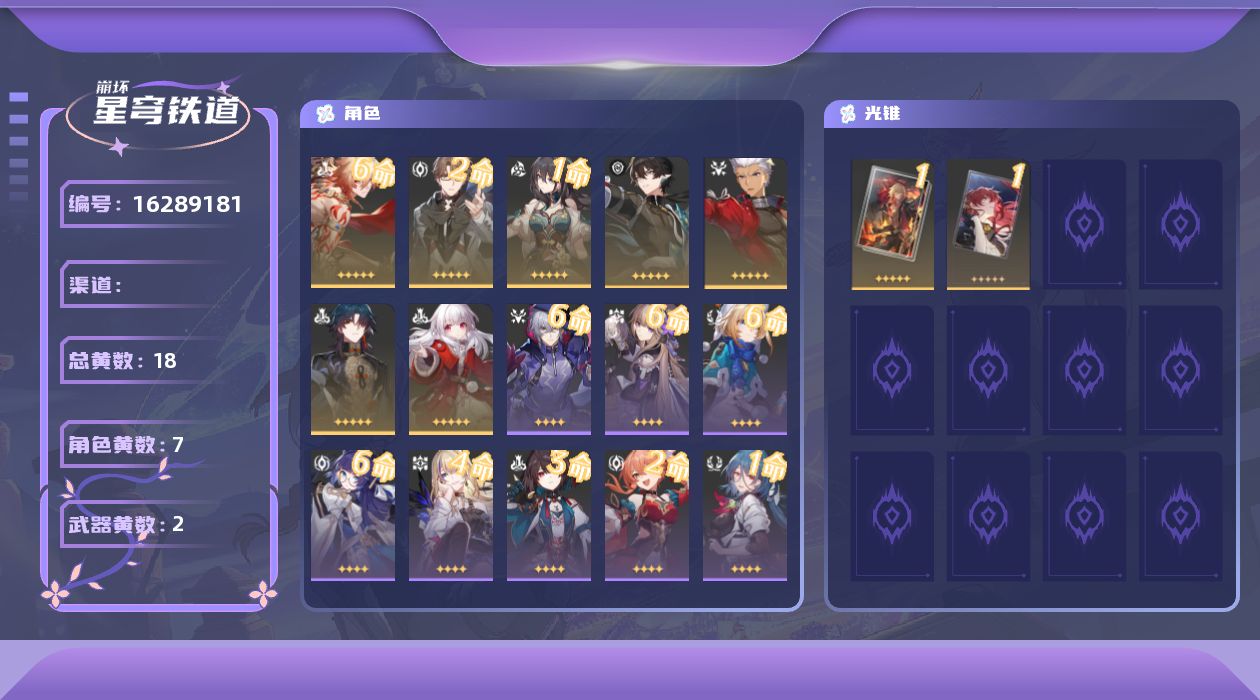Image resolution: width=1260 pixels, height=700 pixels.
Task: Select the blonde Serval character card
Action: coord(450,514)
